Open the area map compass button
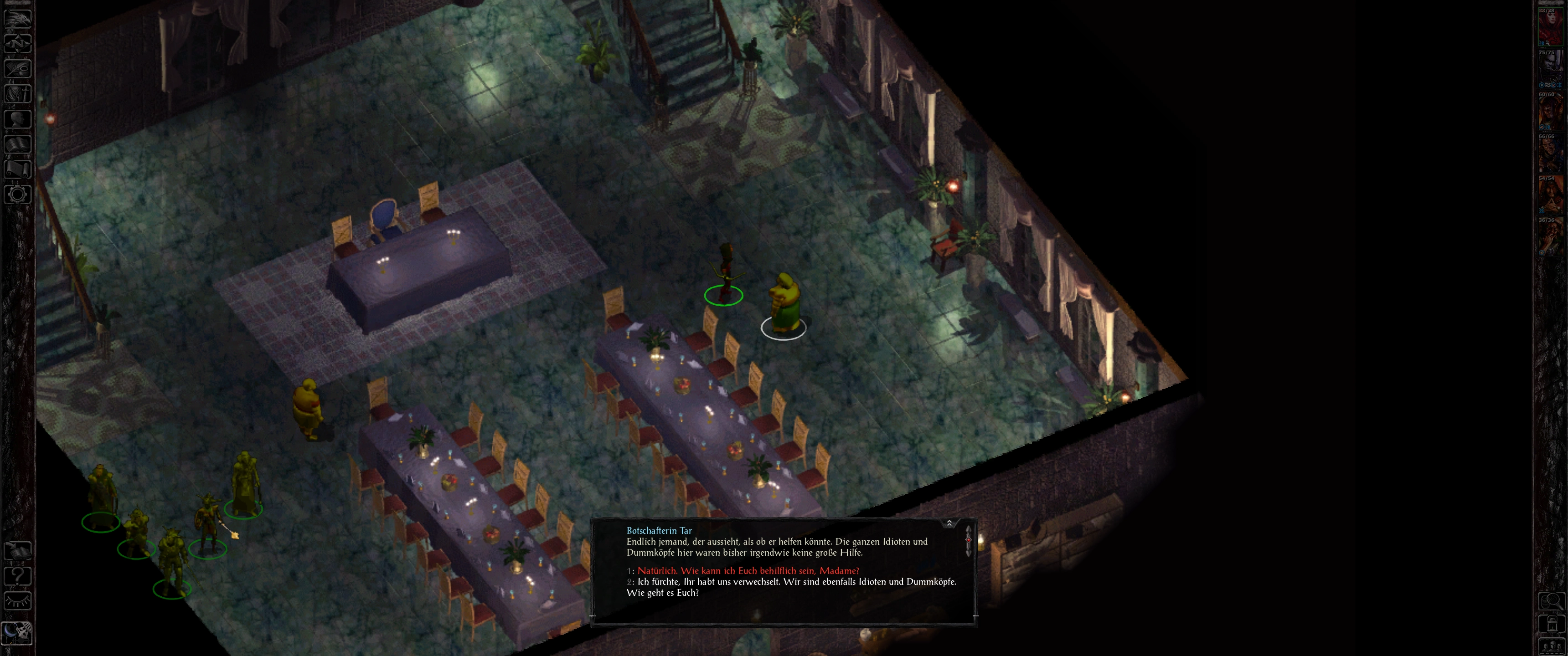Screen dimensions: 1568x656 [x=18, y=43]
